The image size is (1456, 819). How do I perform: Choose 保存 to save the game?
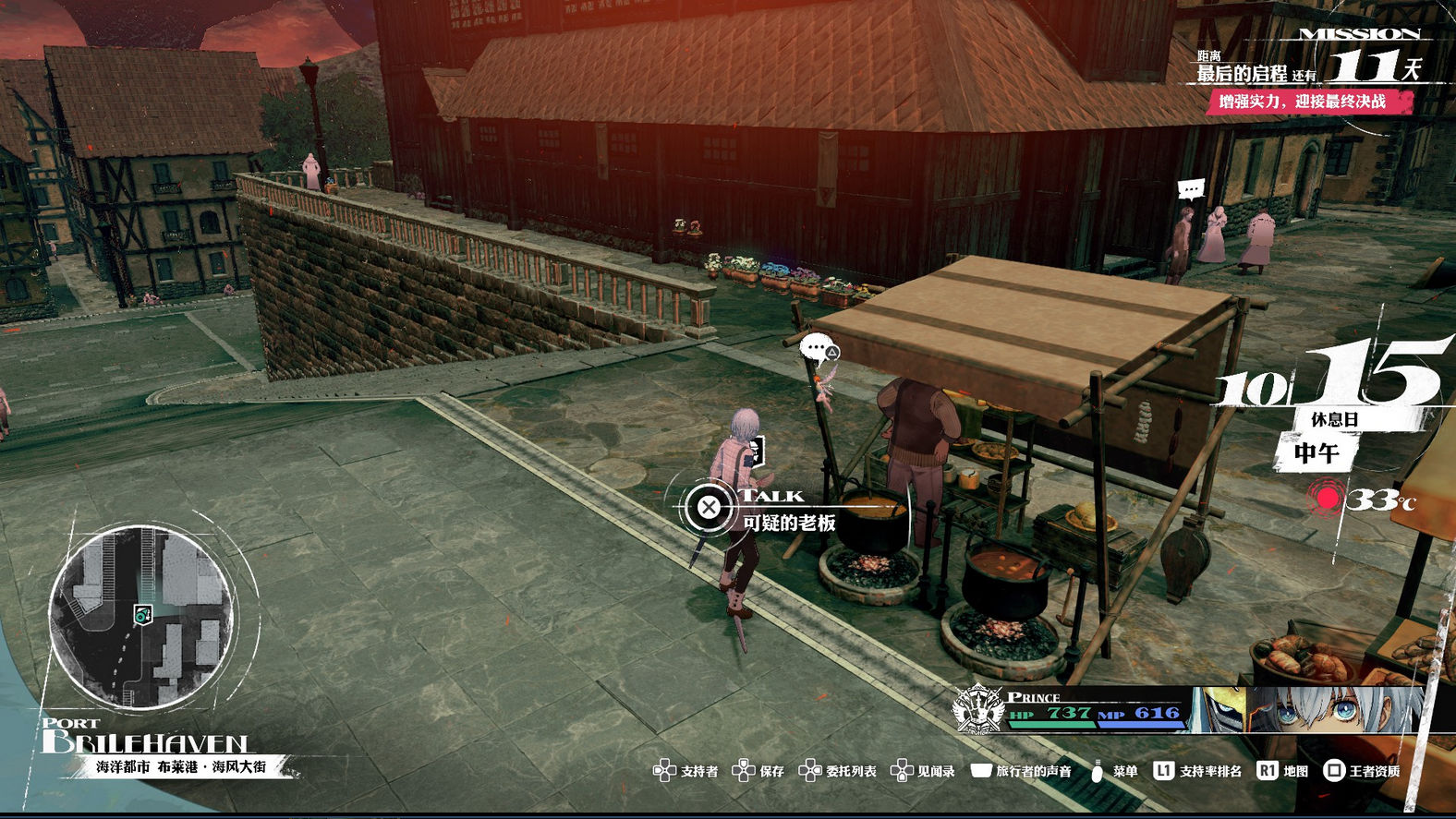pyautogui.click(x=758, y=771)
